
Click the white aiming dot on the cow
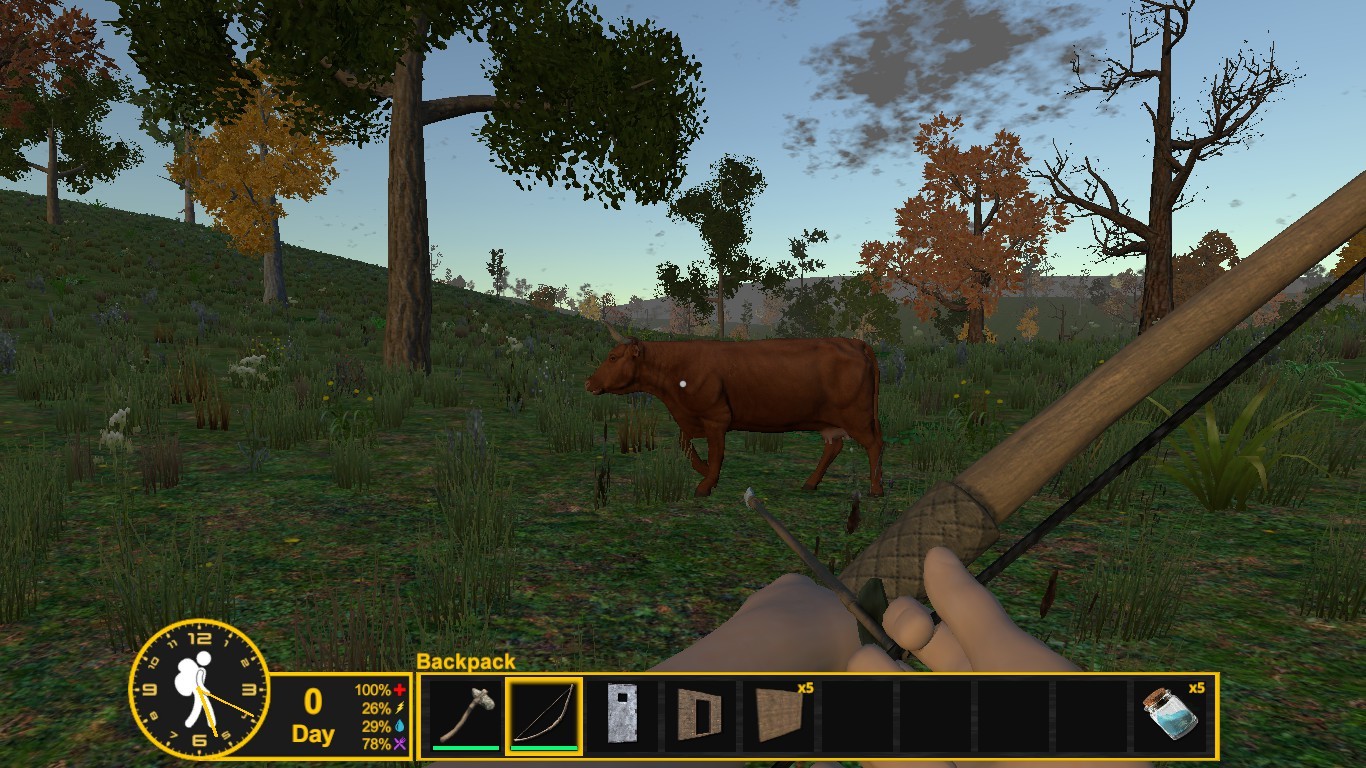coord(684,382)
